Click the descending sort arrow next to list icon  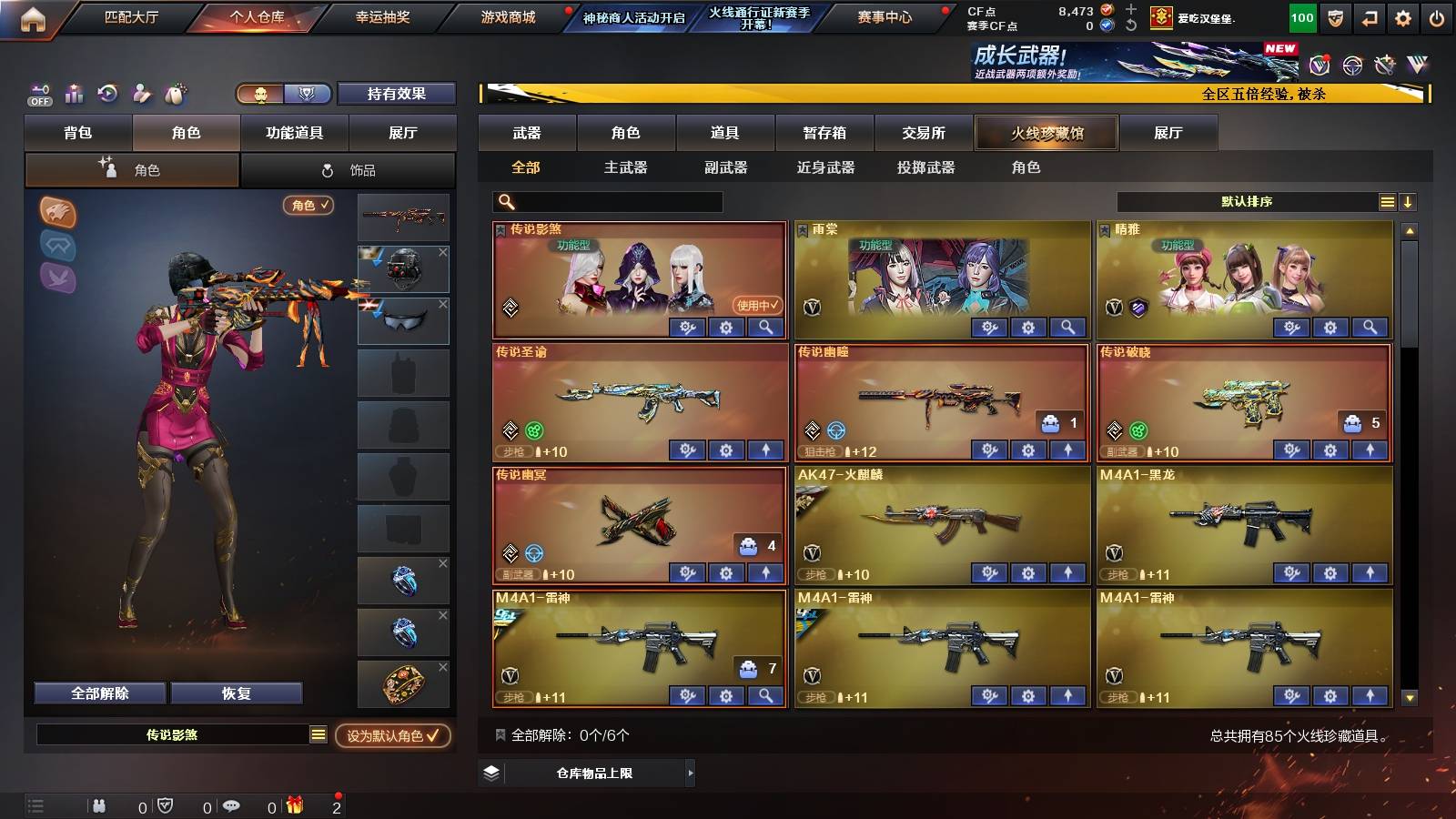1409,201
